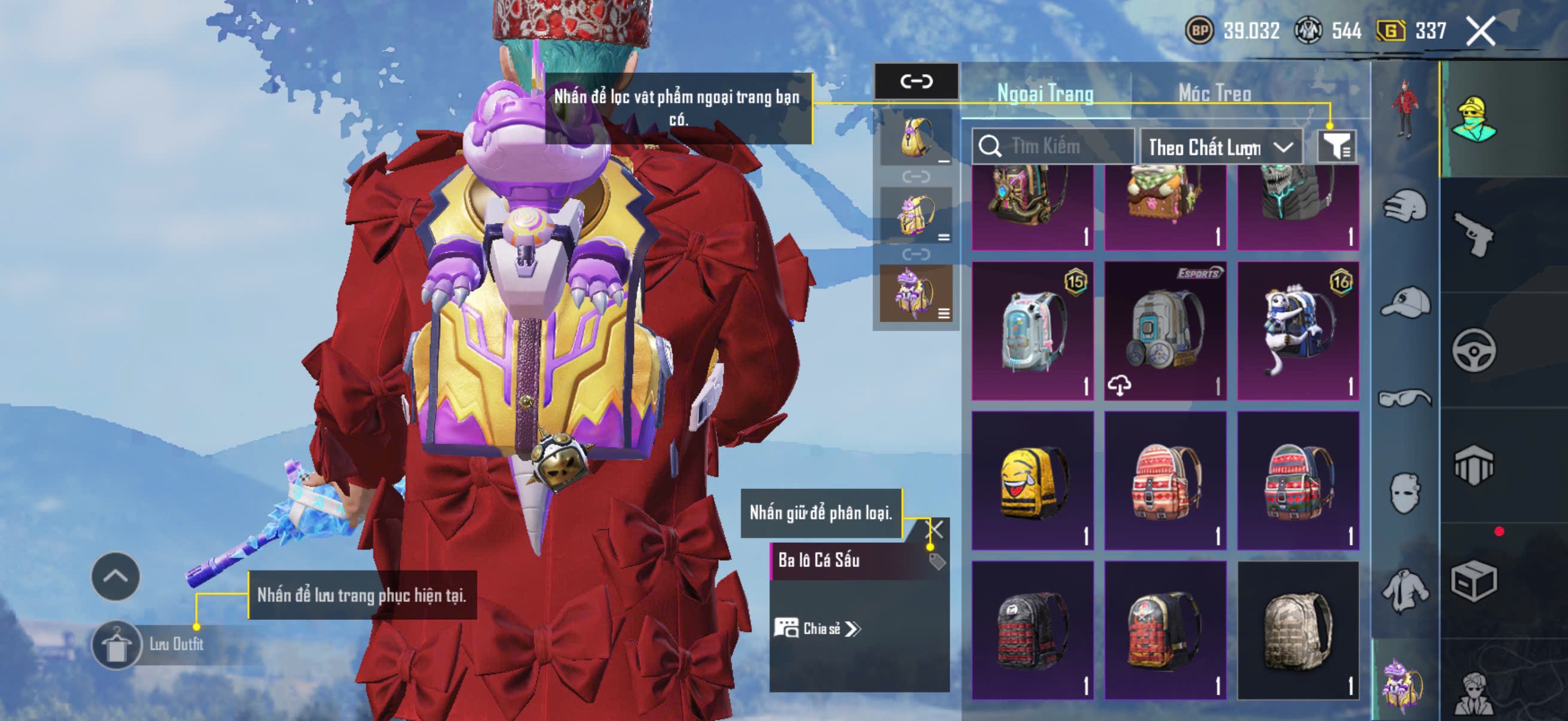Image resolution: width=1568 pixels, height=721 pixels.
Task: Open the Theo Chất Lượng sort dropdown
Action: click(1220, 146)
